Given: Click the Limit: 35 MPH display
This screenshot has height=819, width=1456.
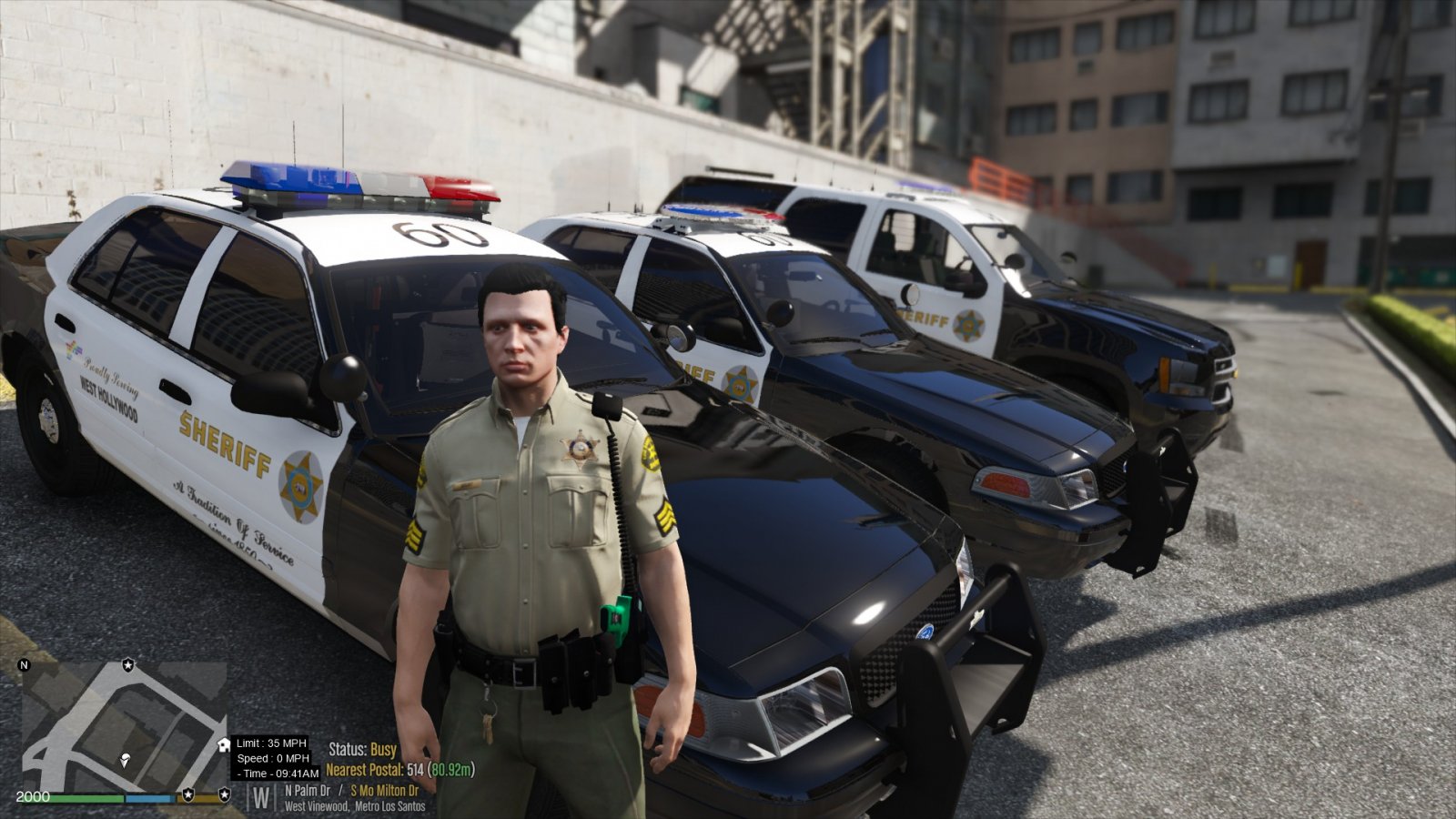Looking at the screenshot, I should 270,743.
